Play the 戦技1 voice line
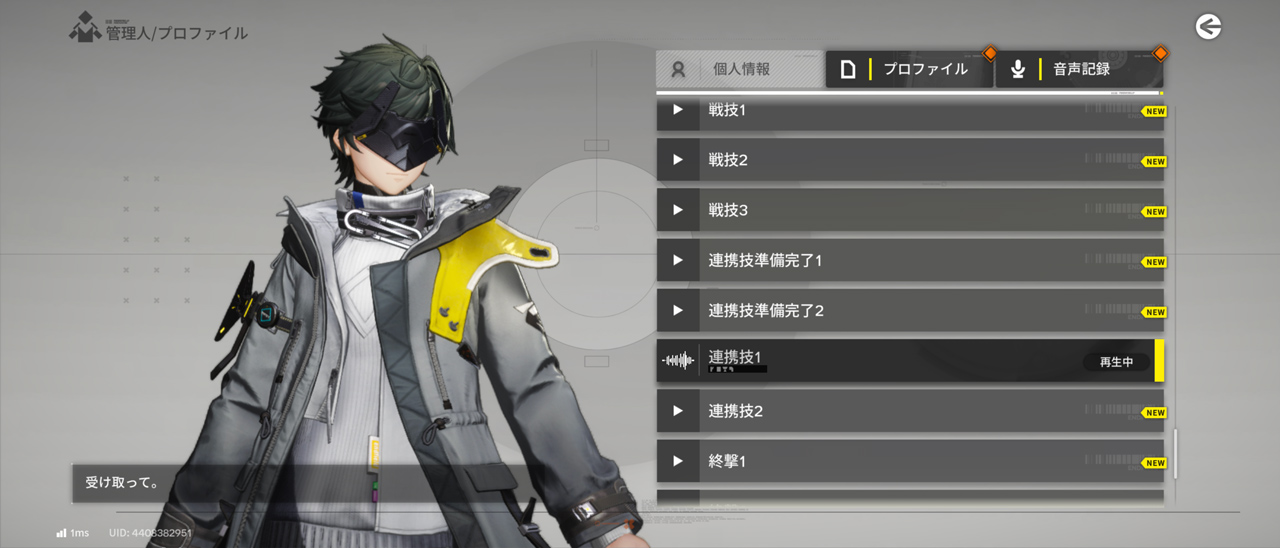The image size is (1280, 548). (x=678, y=111)
